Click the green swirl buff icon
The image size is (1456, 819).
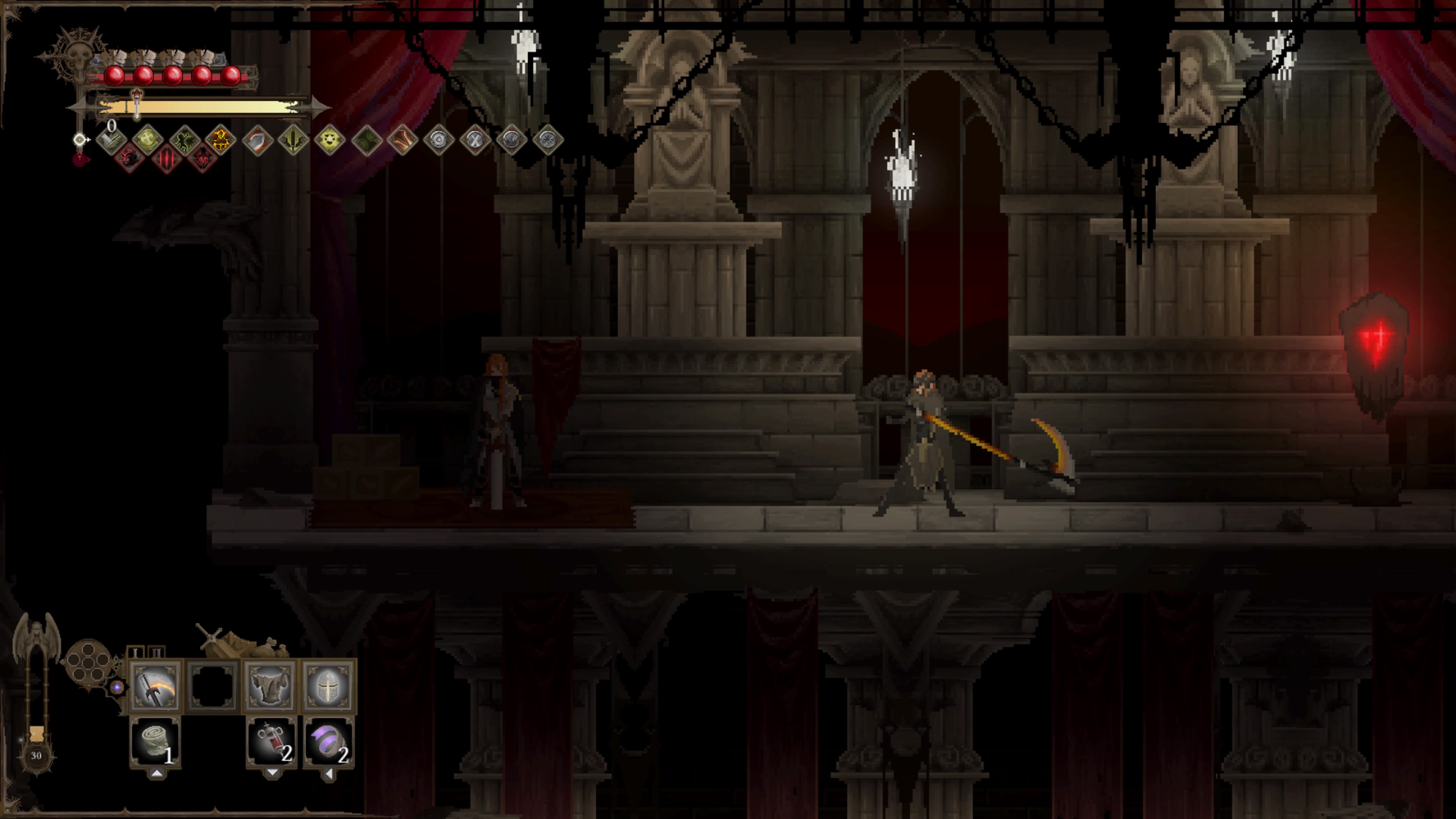[366, 140]
